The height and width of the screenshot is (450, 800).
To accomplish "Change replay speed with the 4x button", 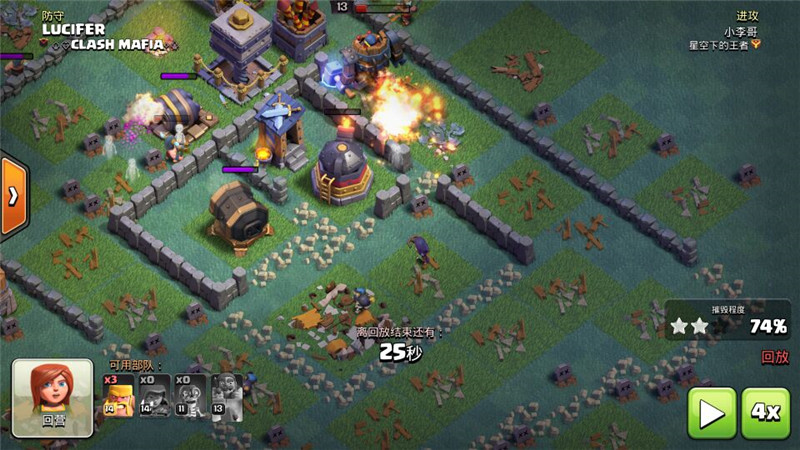I will [765, 412].
